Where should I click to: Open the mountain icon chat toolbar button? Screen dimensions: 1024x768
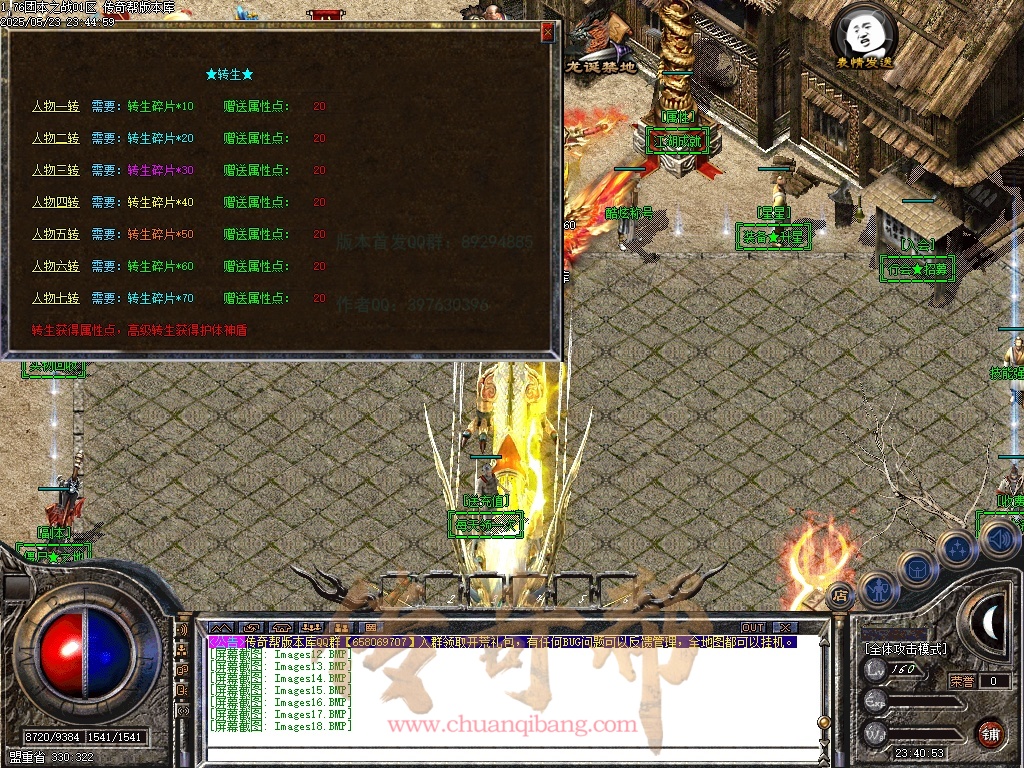(220, 628)
